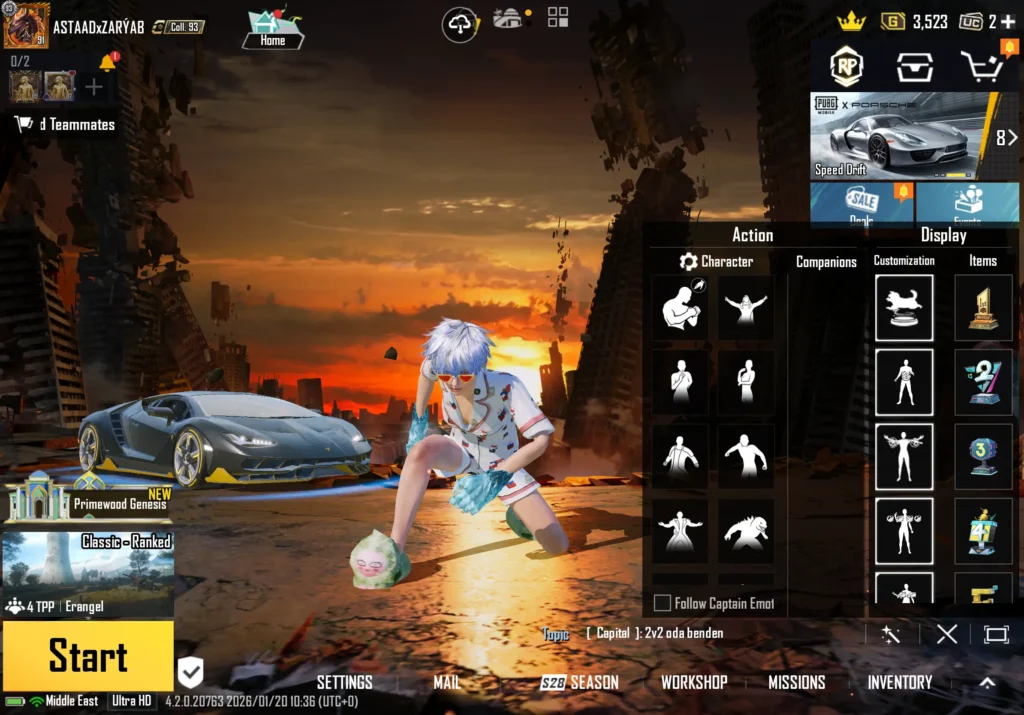The image size is (1024, 715).
Task: Open the Royale Pass RP icon
Action: coord(846,66)
